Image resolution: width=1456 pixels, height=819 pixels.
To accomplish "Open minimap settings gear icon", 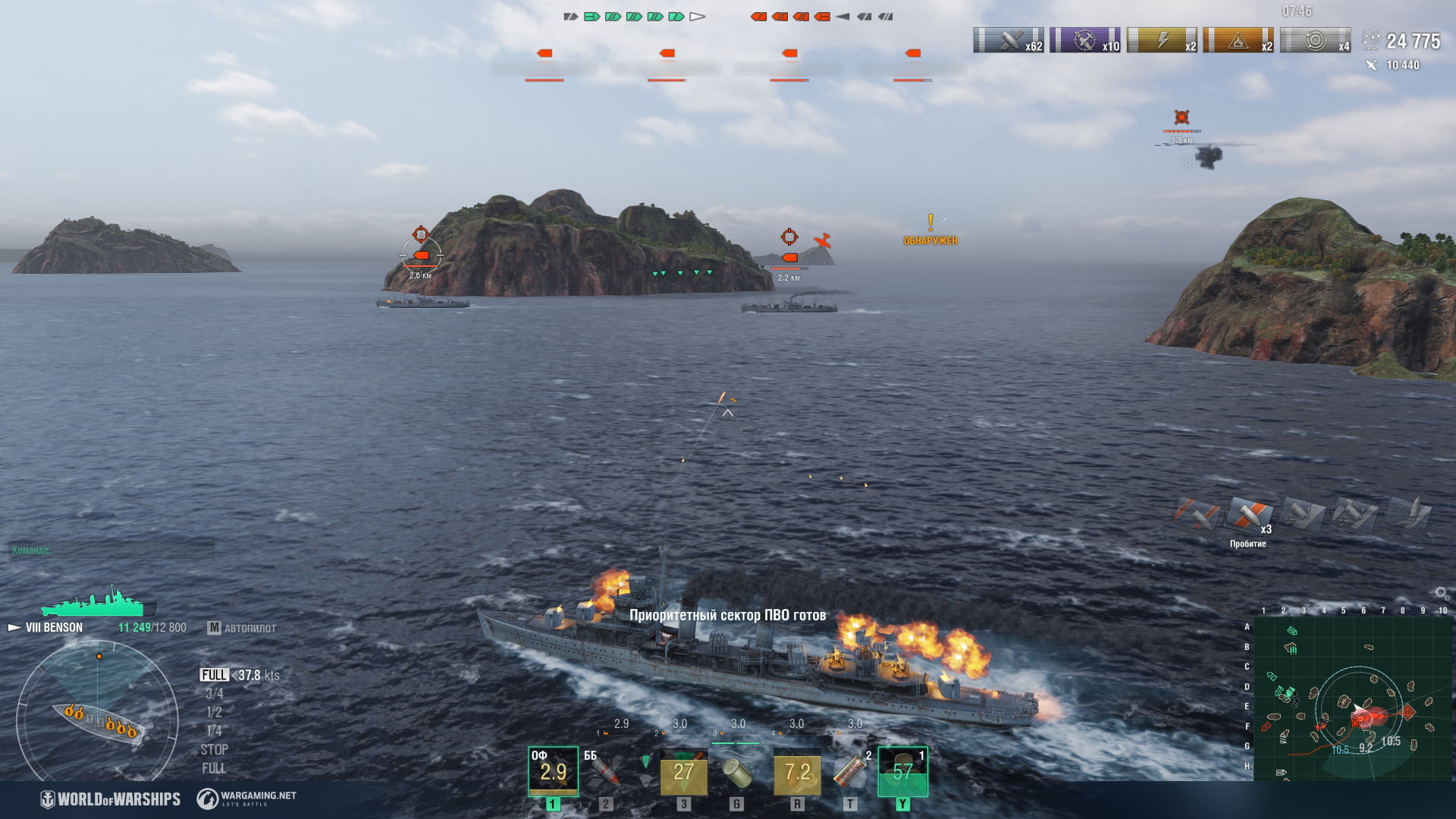I will 1441,593.
